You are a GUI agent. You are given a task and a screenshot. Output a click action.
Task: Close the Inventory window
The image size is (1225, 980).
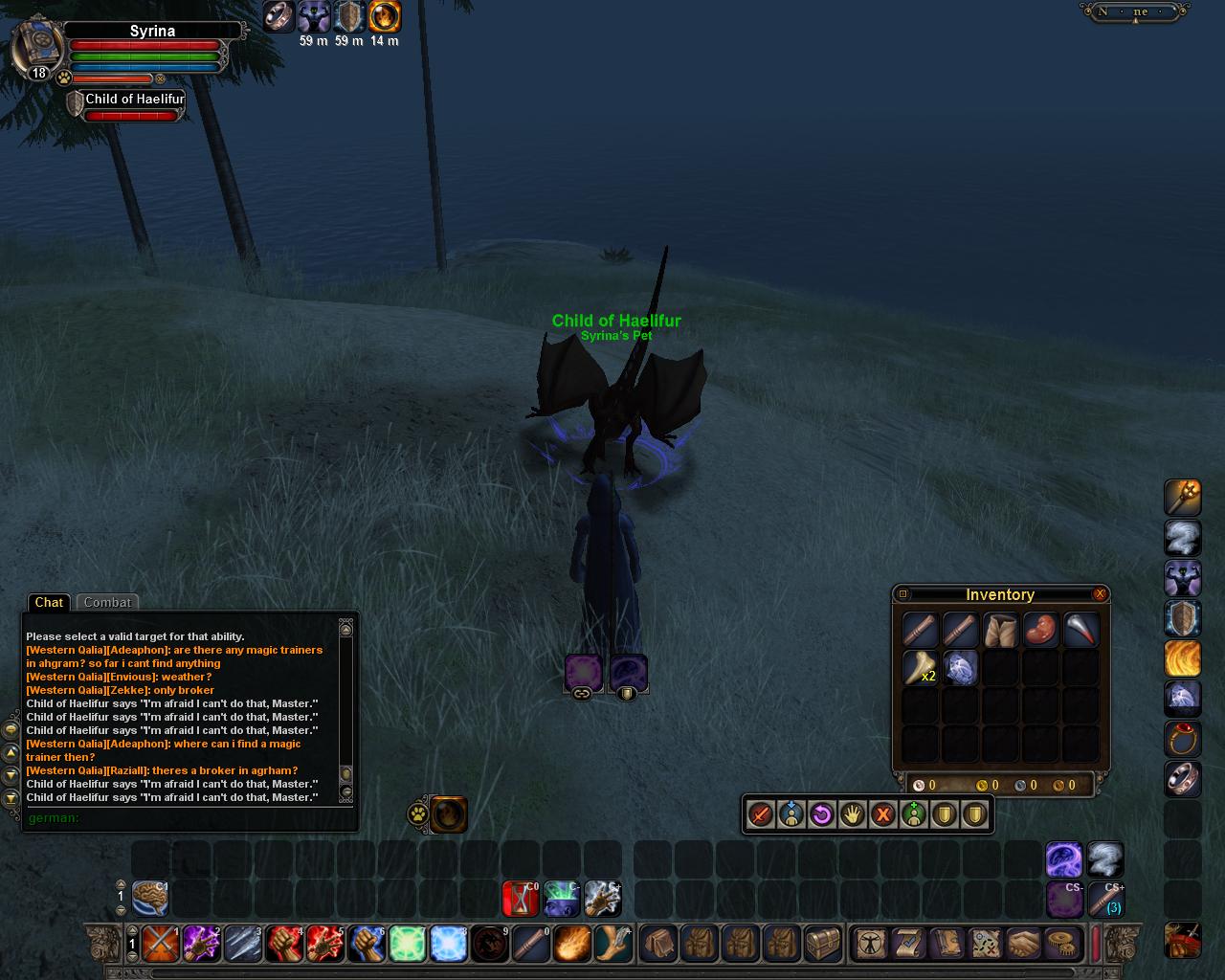click(1100, 594)
